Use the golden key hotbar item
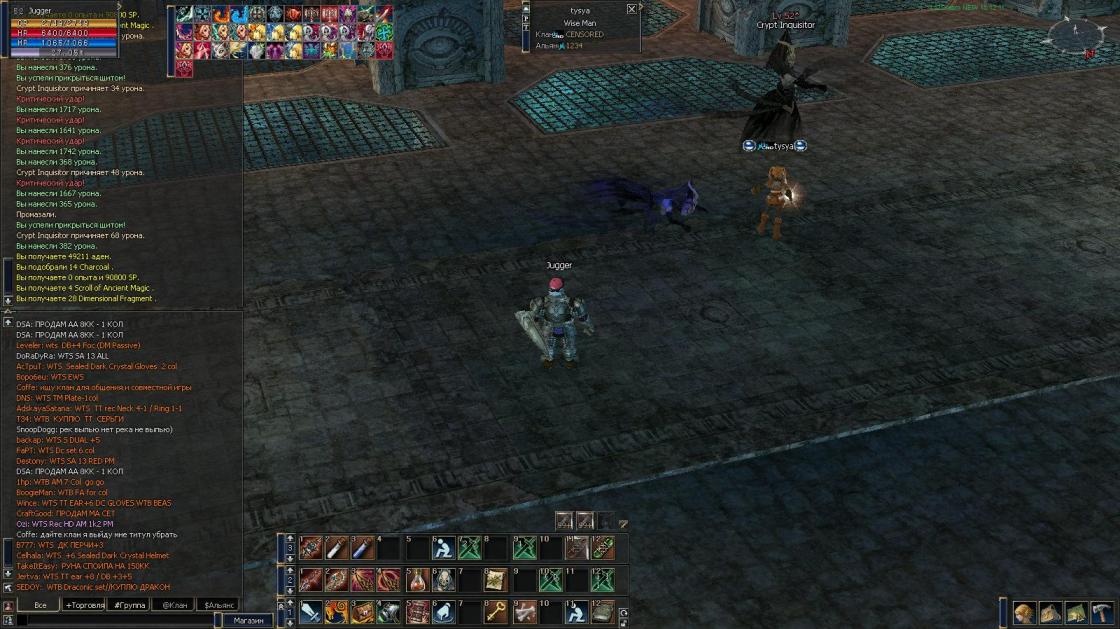Screen dimensions: 1120x629 click(496, 612)
